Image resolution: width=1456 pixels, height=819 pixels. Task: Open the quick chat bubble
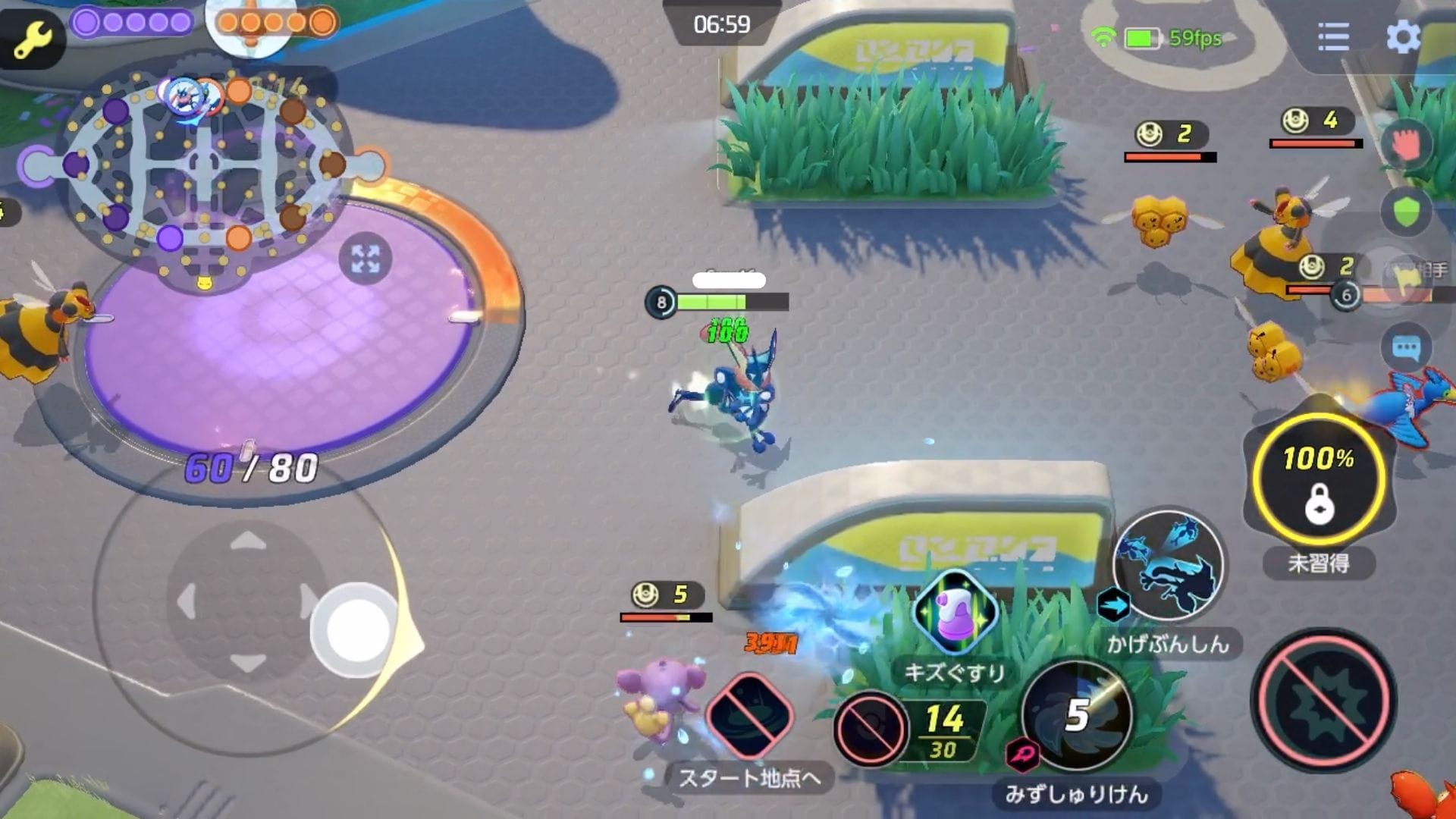pos(1406,349)
